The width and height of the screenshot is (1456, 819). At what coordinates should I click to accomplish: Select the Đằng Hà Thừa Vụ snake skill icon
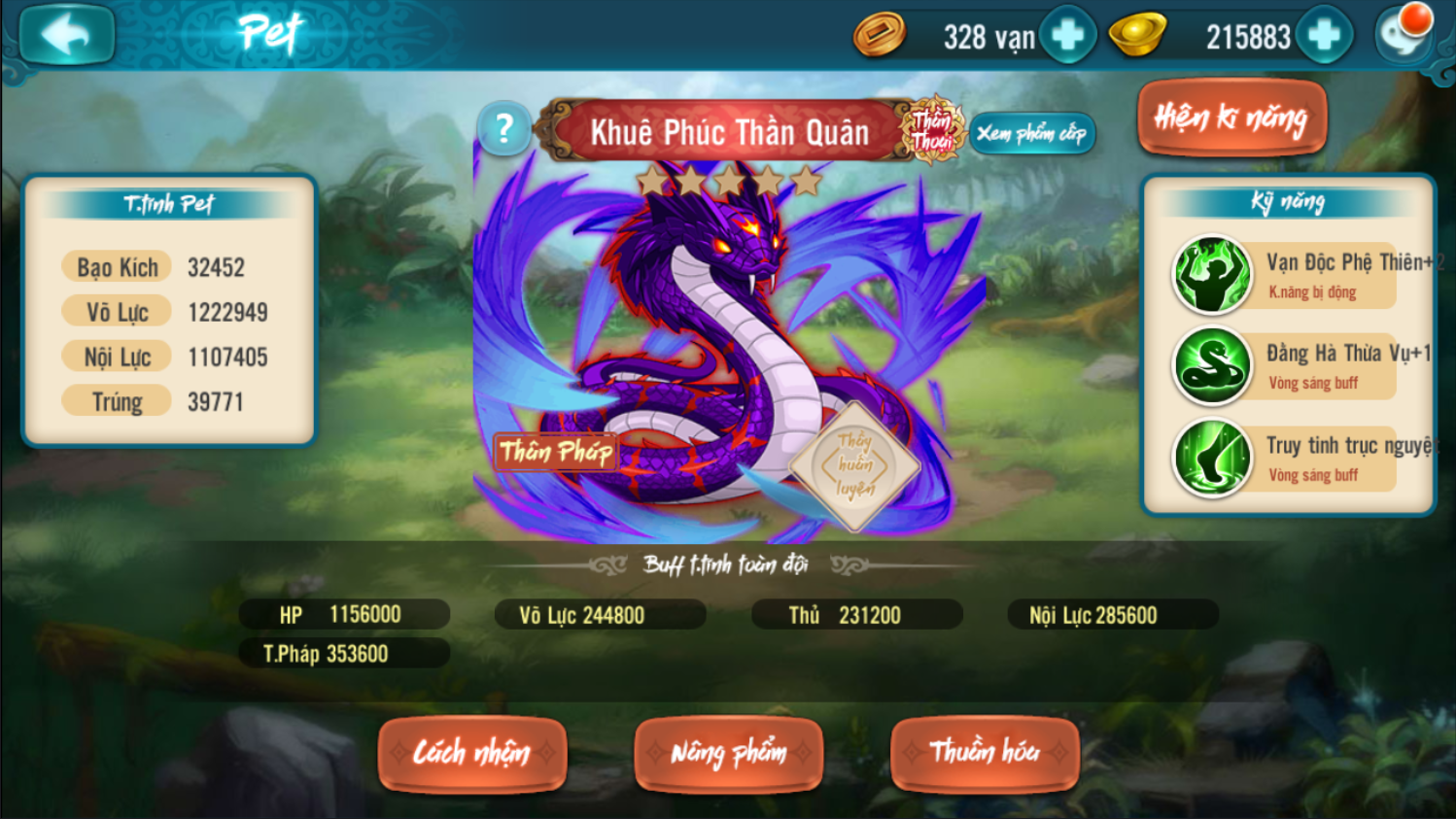point(1211,366)
